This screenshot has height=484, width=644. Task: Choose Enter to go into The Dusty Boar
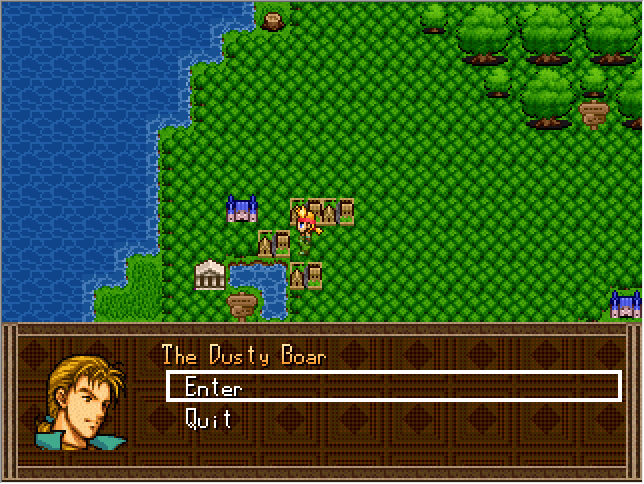pyautogui.click(x=214, y=387)
